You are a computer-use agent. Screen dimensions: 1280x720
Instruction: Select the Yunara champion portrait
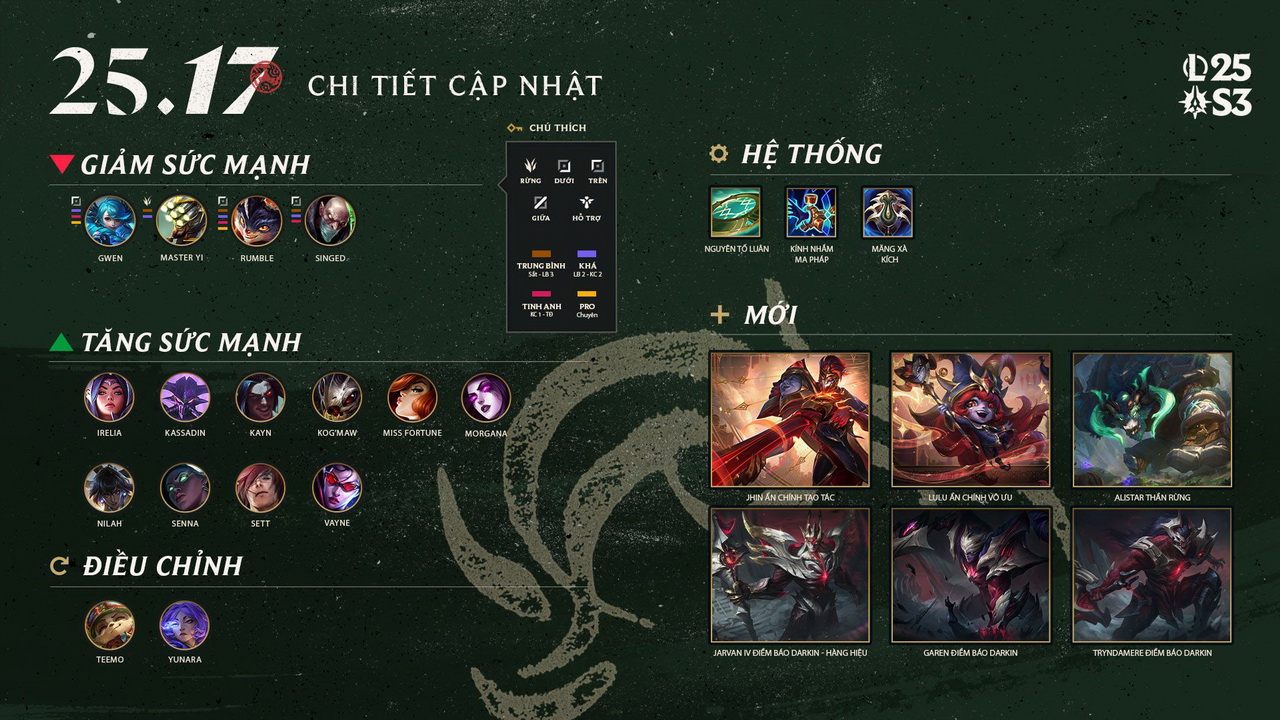pyautogui.click(x=185, y=625)
